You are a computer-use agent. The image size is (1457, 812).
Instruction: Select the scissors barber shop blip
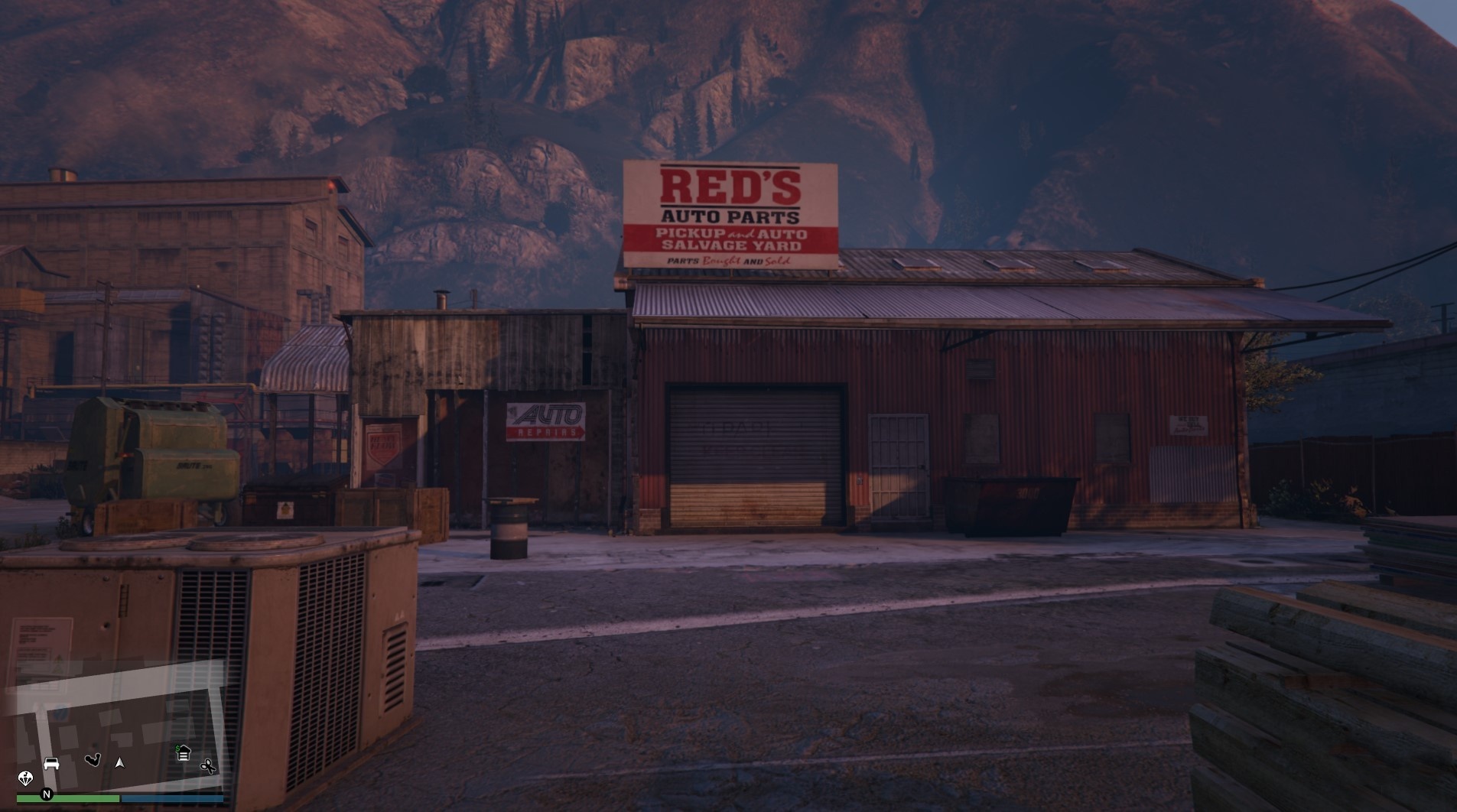click(x=208, y=767)
